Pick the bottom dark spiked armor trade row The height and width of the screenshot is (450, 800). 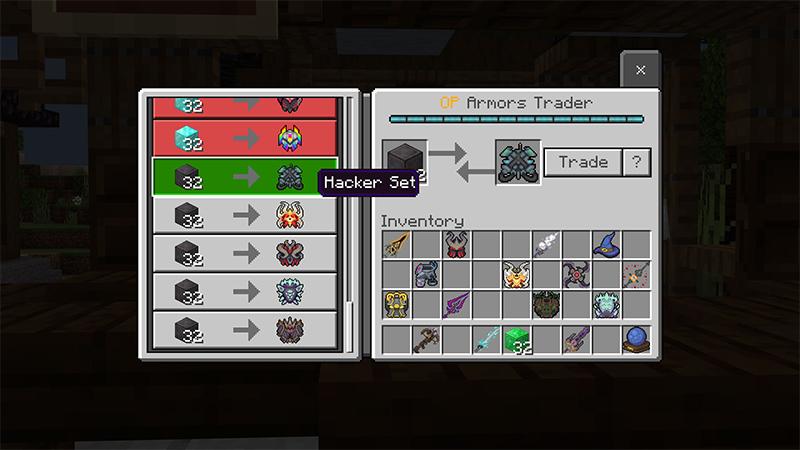(x=245, y=329)
